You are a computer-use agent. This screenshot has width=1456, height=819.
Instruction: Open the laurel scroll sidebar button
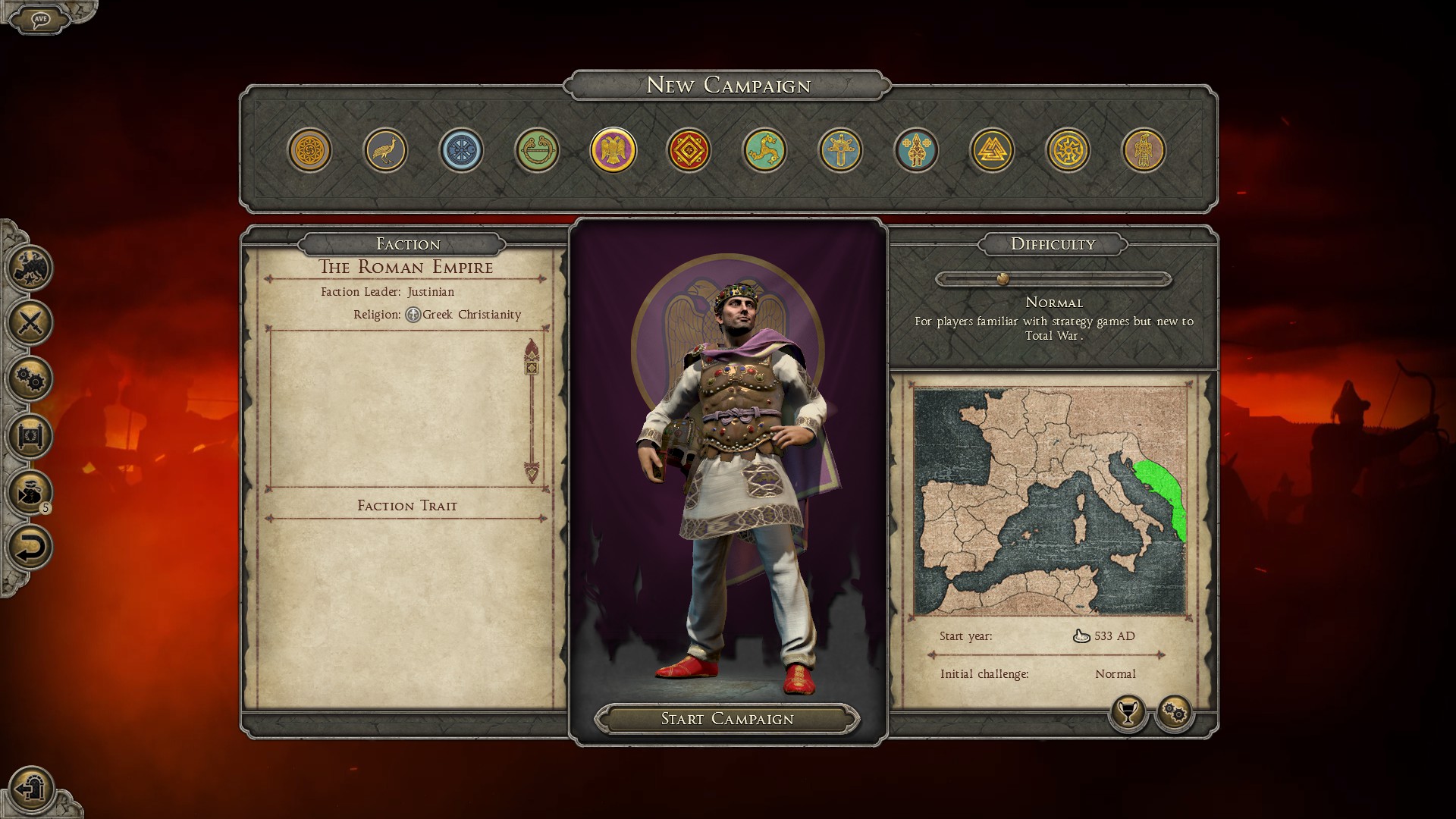[30, 435]
